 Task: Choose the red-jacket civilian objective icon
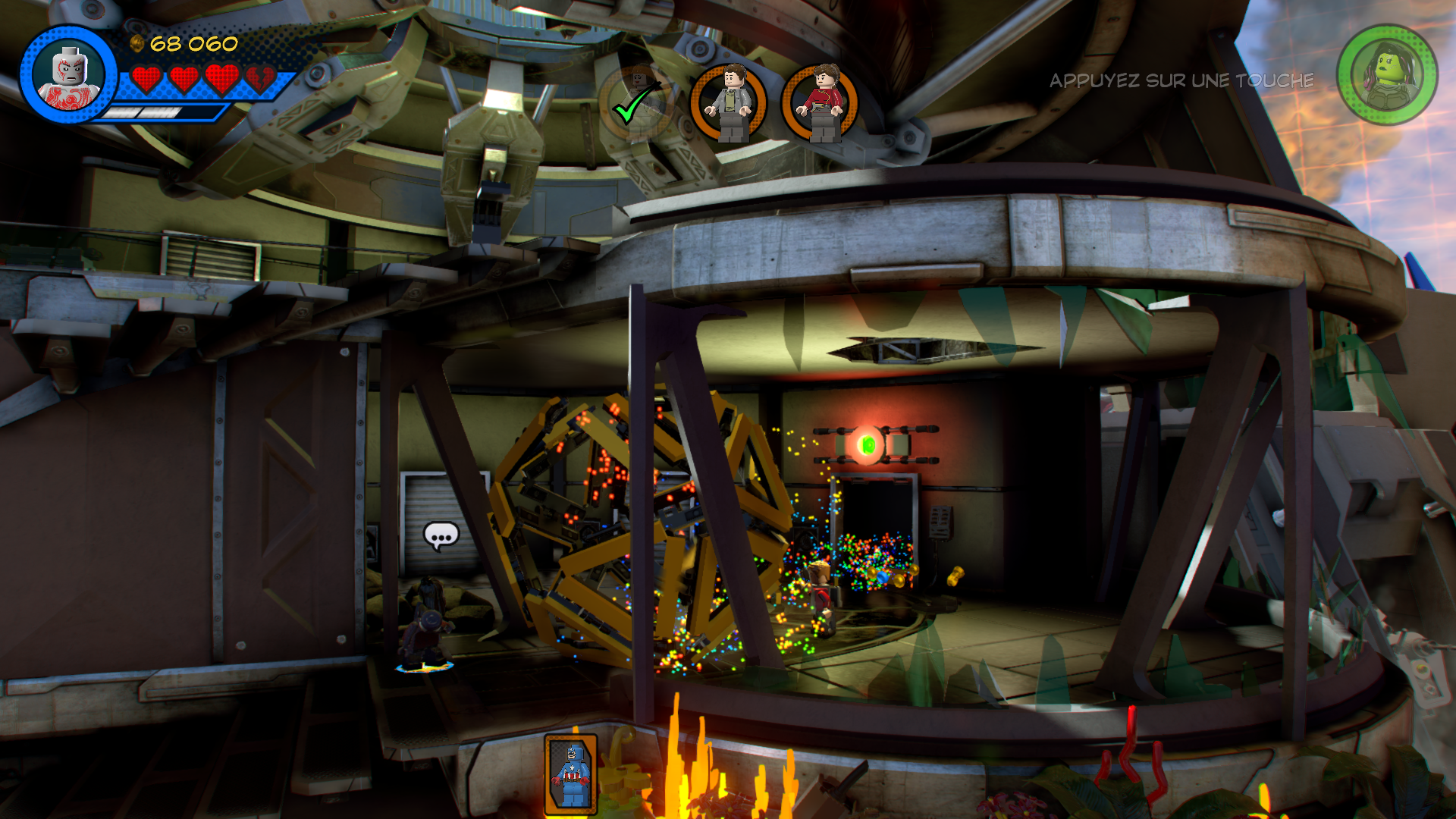pyautogui.click(x=820, y=103)
